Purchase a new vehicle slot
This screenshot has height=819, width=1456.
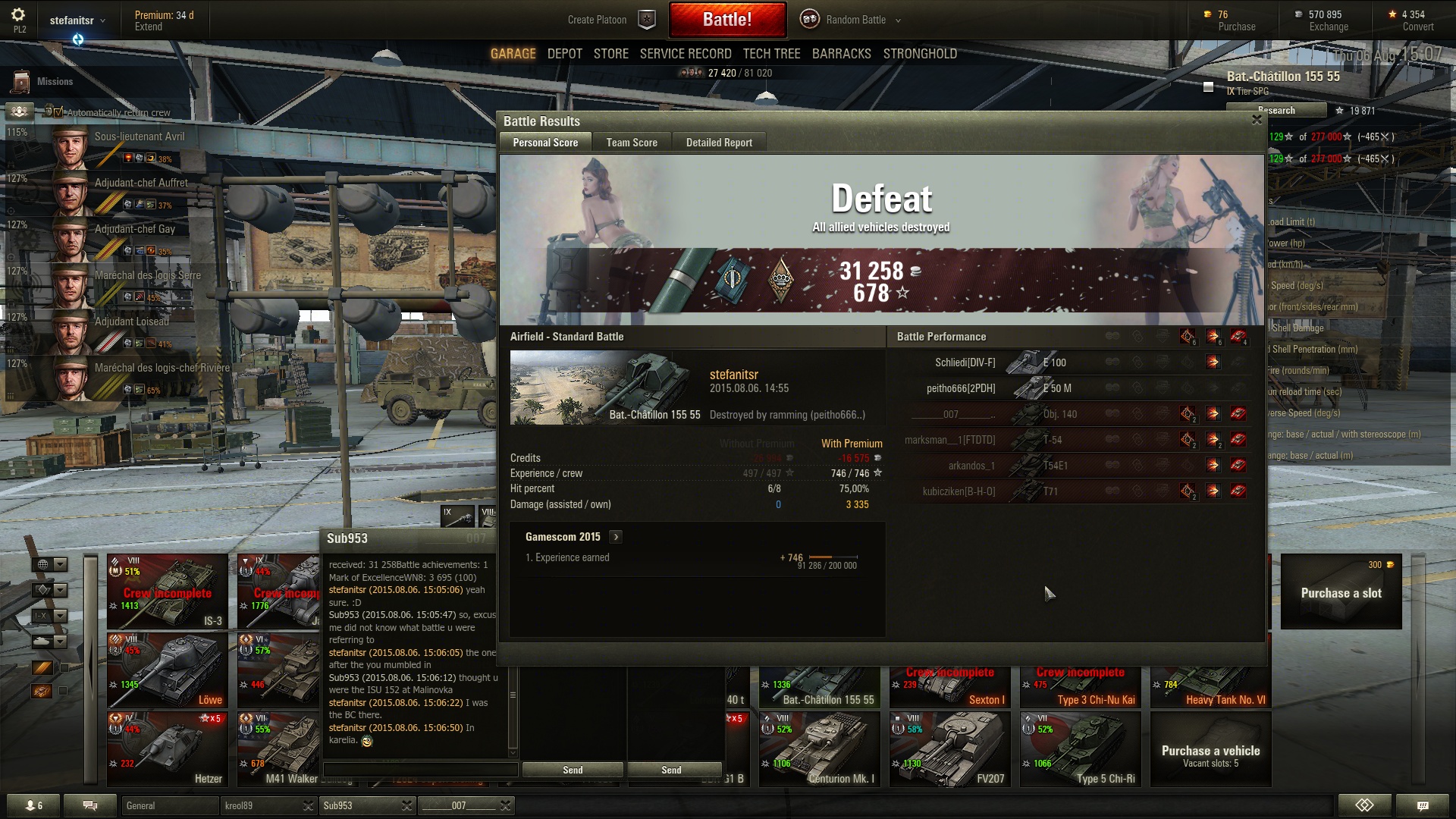1341,592
